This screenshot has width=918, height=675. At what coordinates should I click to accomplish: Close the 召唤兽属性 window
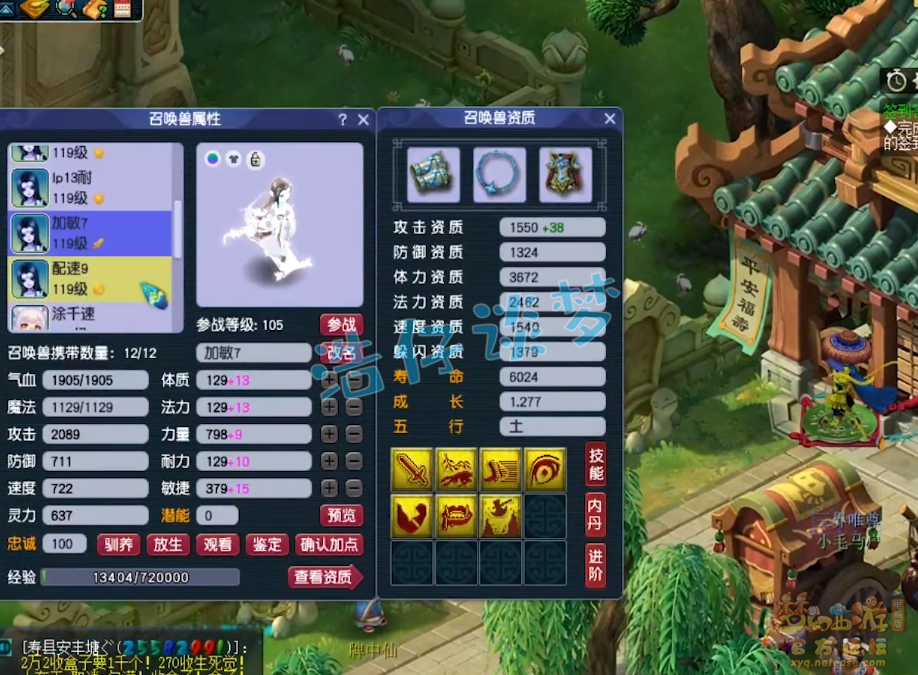click(x=363, y=119)
